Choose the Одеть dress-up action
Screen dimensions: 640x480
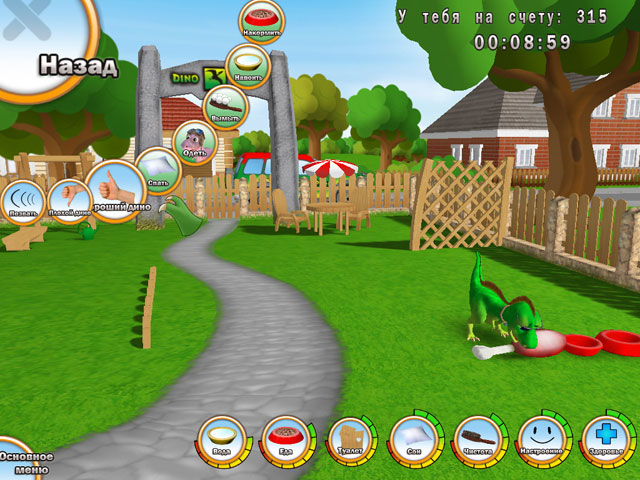pyautogui.click(x=194, y=143)
